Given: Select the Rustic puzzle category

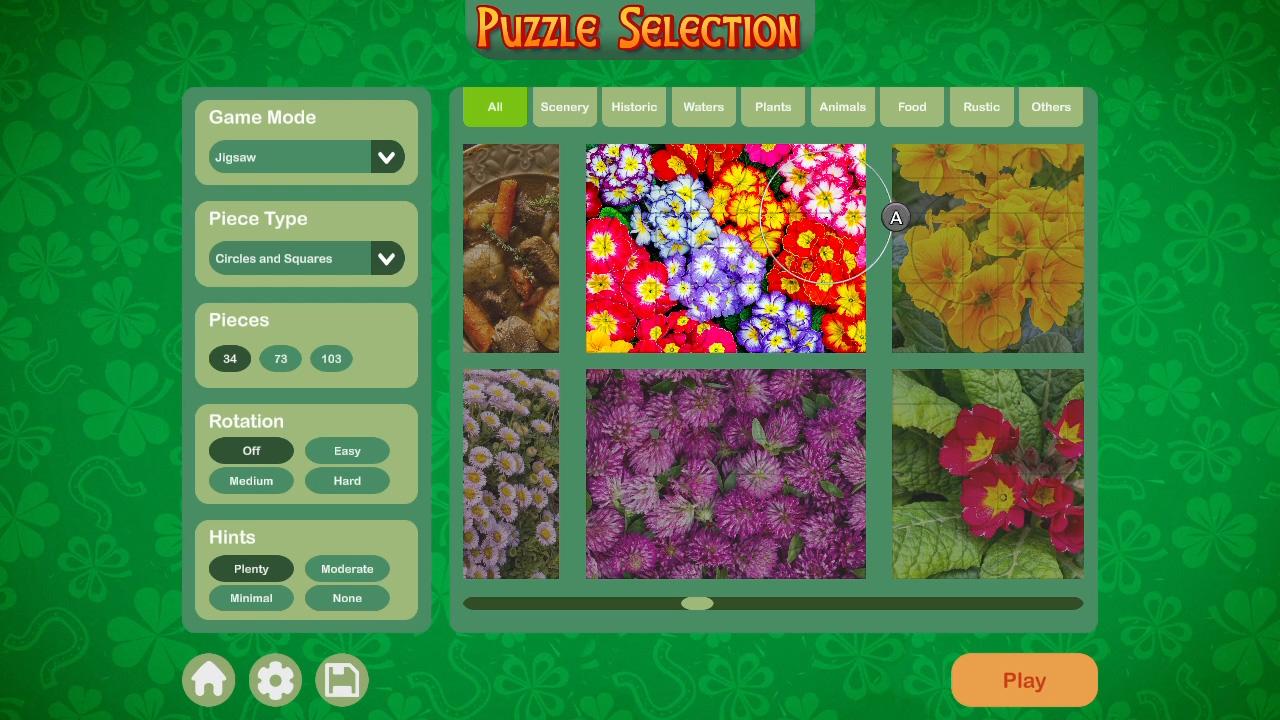Looking at the screenshot, I should click(981, 106).
